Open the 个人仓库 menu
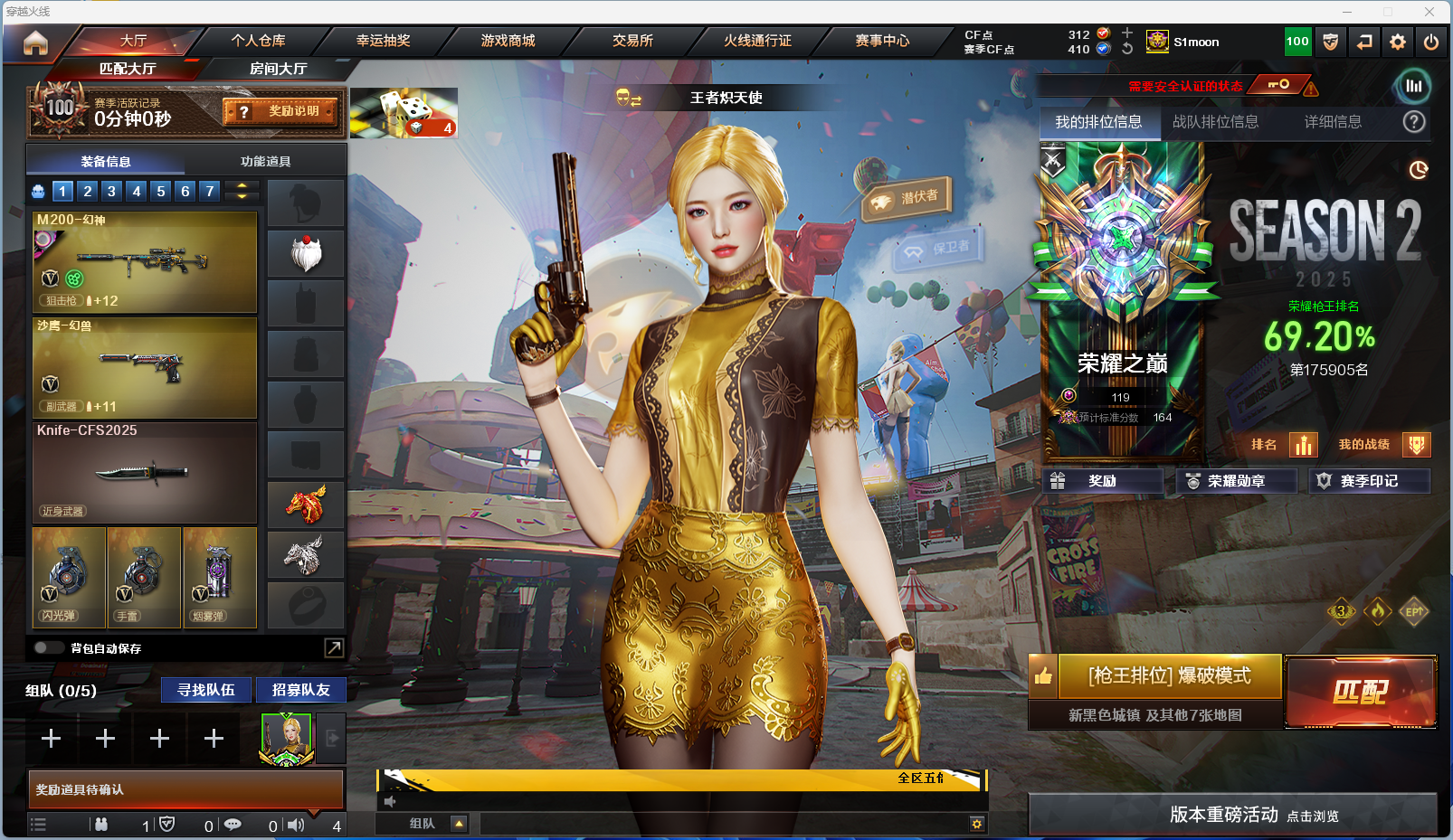 click(x=258, y=41)
